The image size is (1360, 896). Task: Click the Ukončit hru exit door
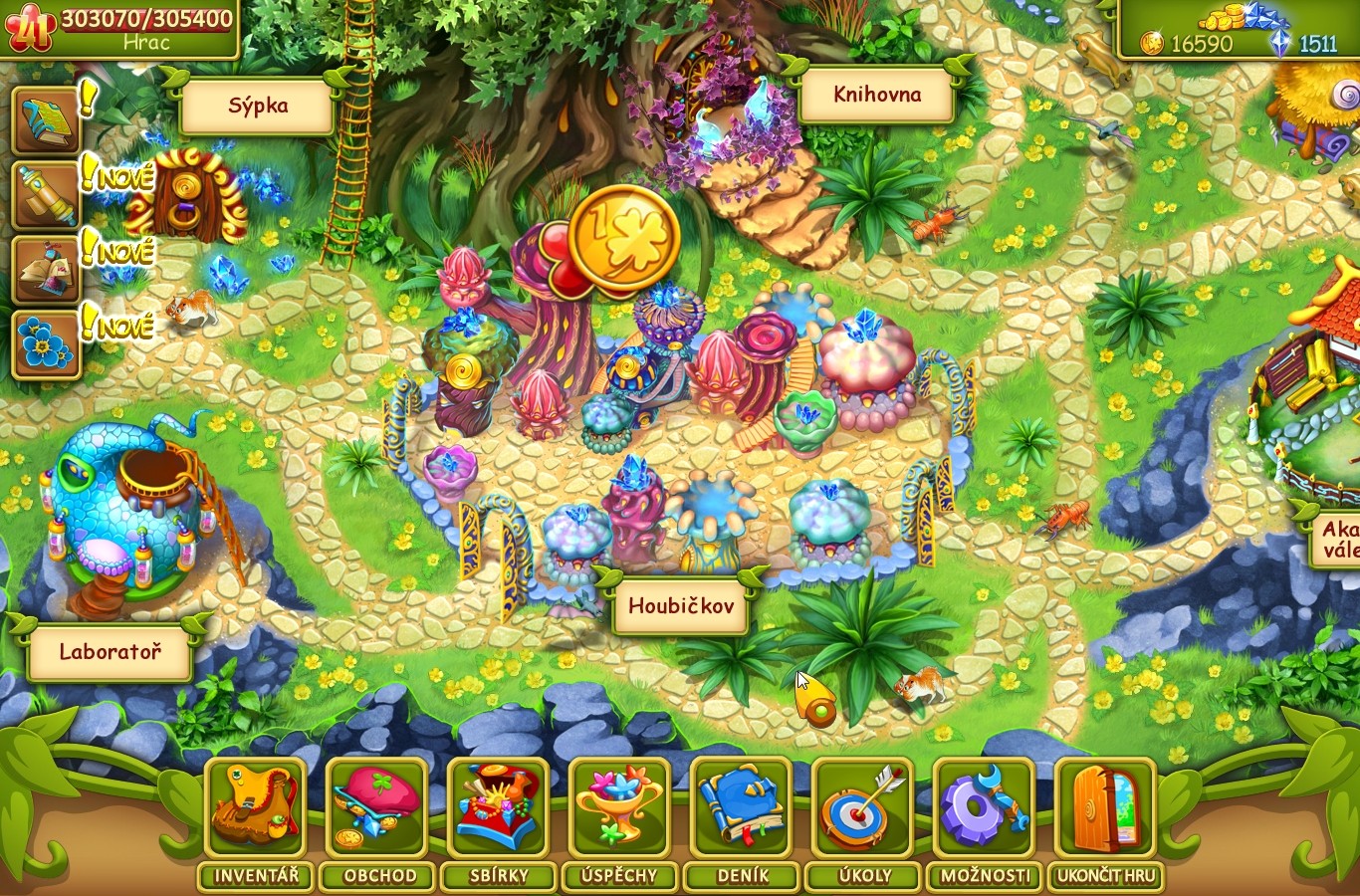1105,808
